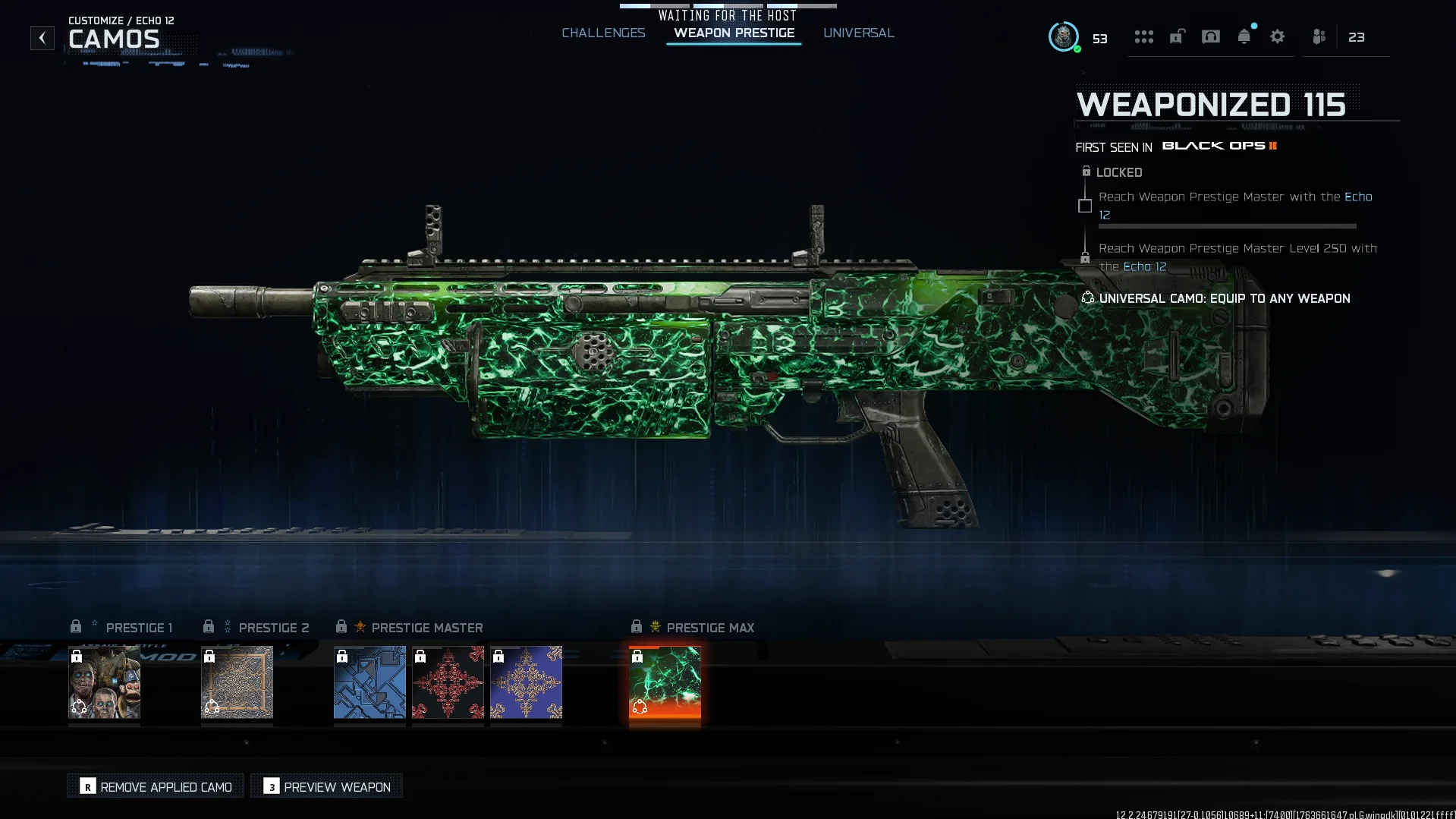Click Remove Applied Camo
The image size is (1456, 819).
click(x=156, y=786)
